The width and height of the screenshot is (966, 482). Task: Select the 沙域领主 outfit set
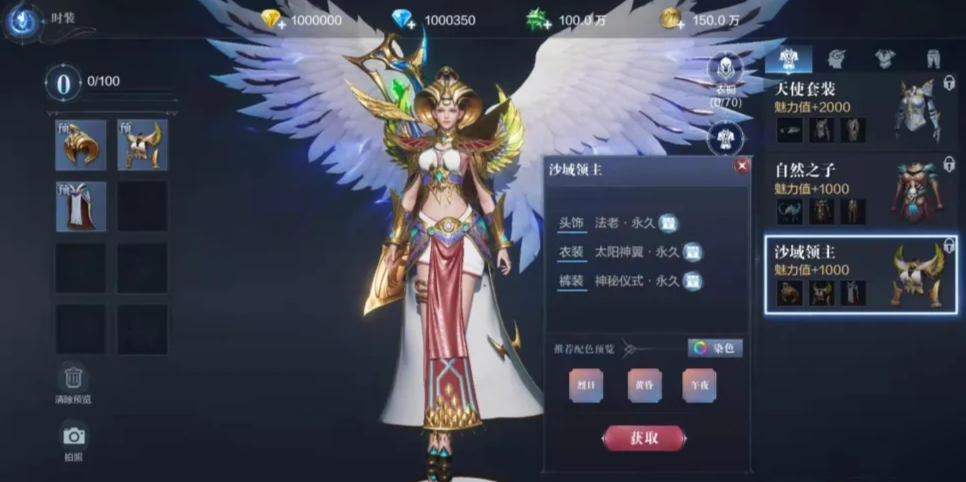pyautogui.click(x=860, y=274)
